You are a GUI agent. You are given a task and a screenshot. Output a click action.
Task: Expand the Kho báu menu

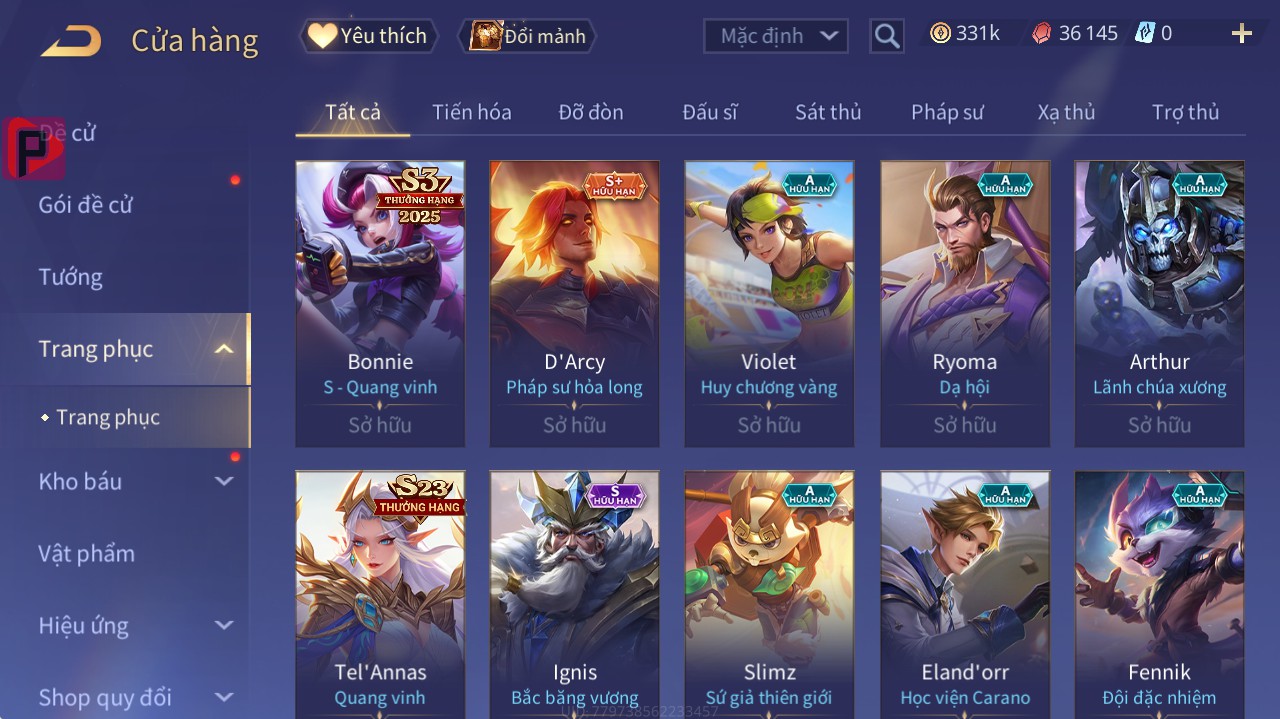pyautogui.click(x=135, y=481)
